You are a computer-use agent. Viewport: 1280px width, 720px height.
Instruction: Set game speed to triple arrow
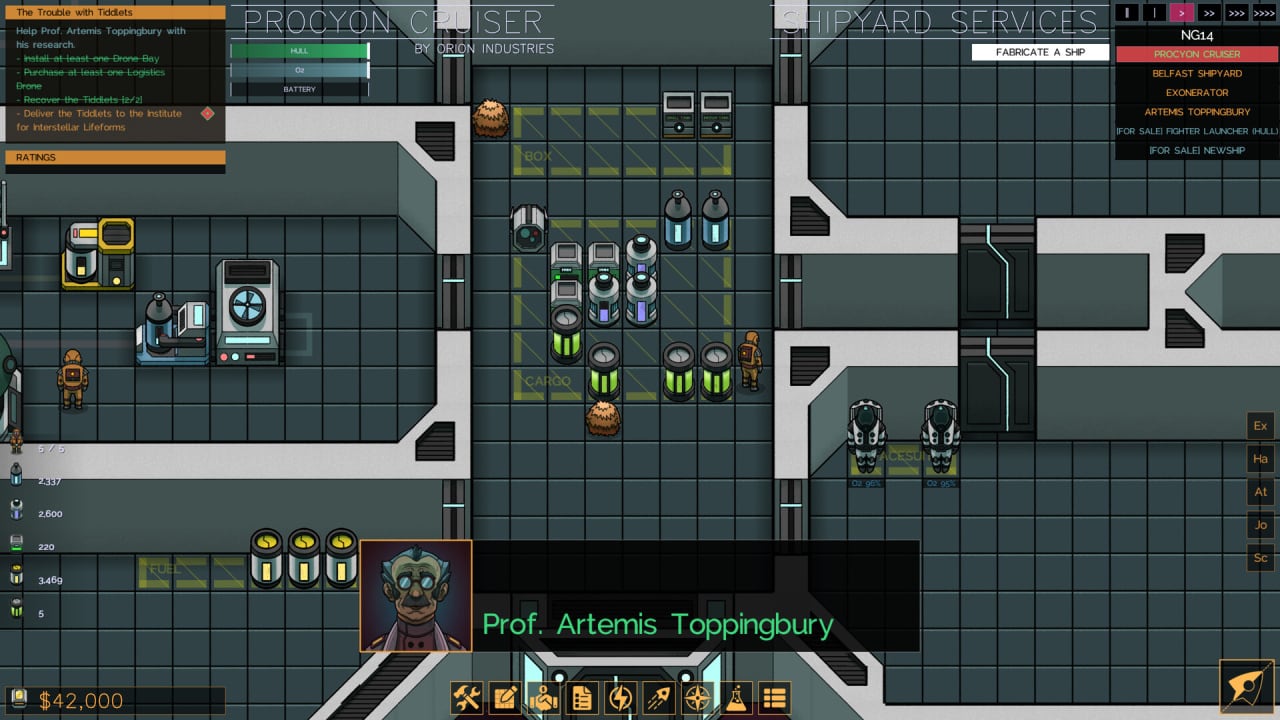click(1237, 13)
